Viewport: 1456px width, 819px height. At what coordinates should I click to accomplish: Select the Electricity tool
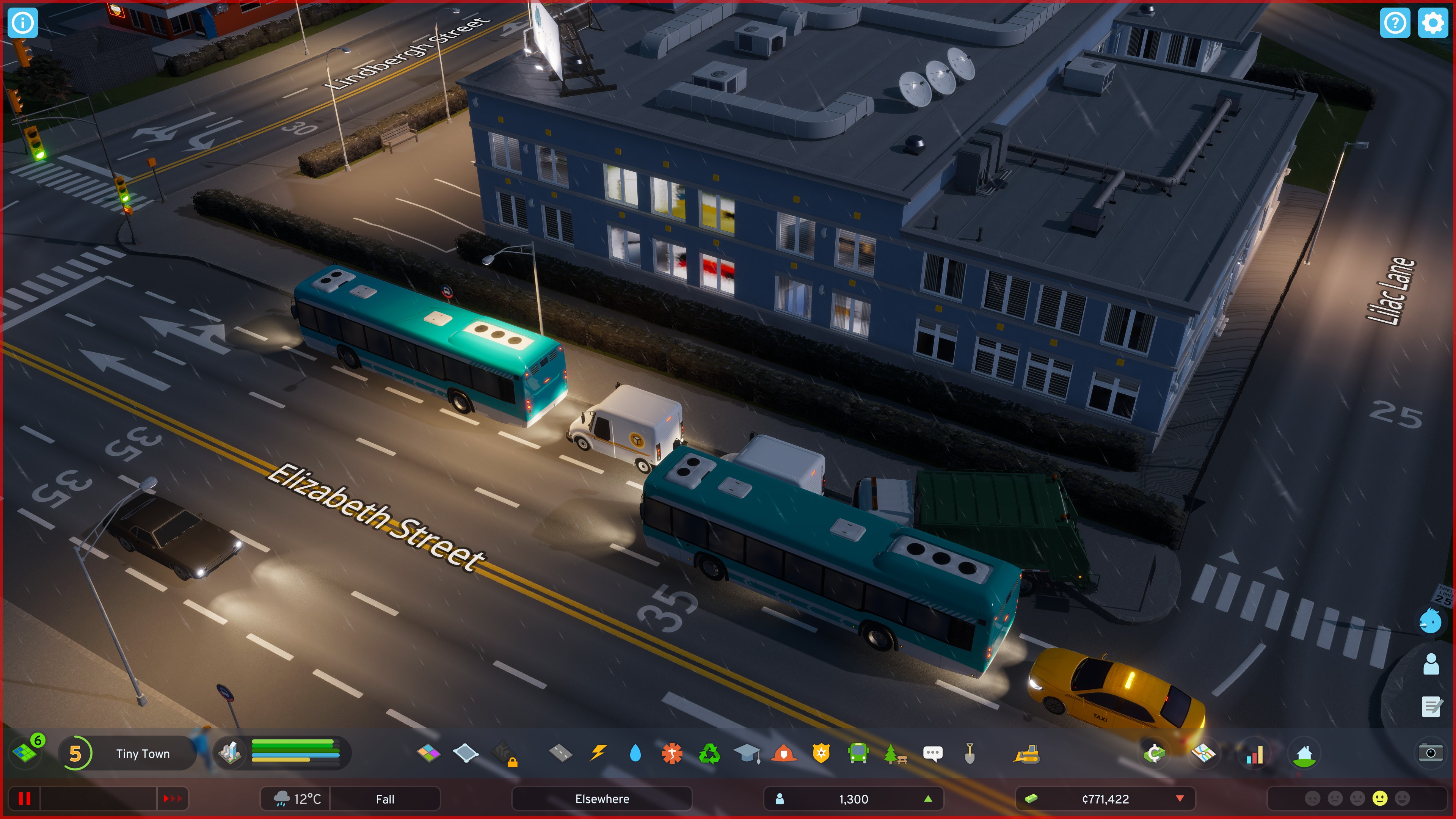point(599,753)
